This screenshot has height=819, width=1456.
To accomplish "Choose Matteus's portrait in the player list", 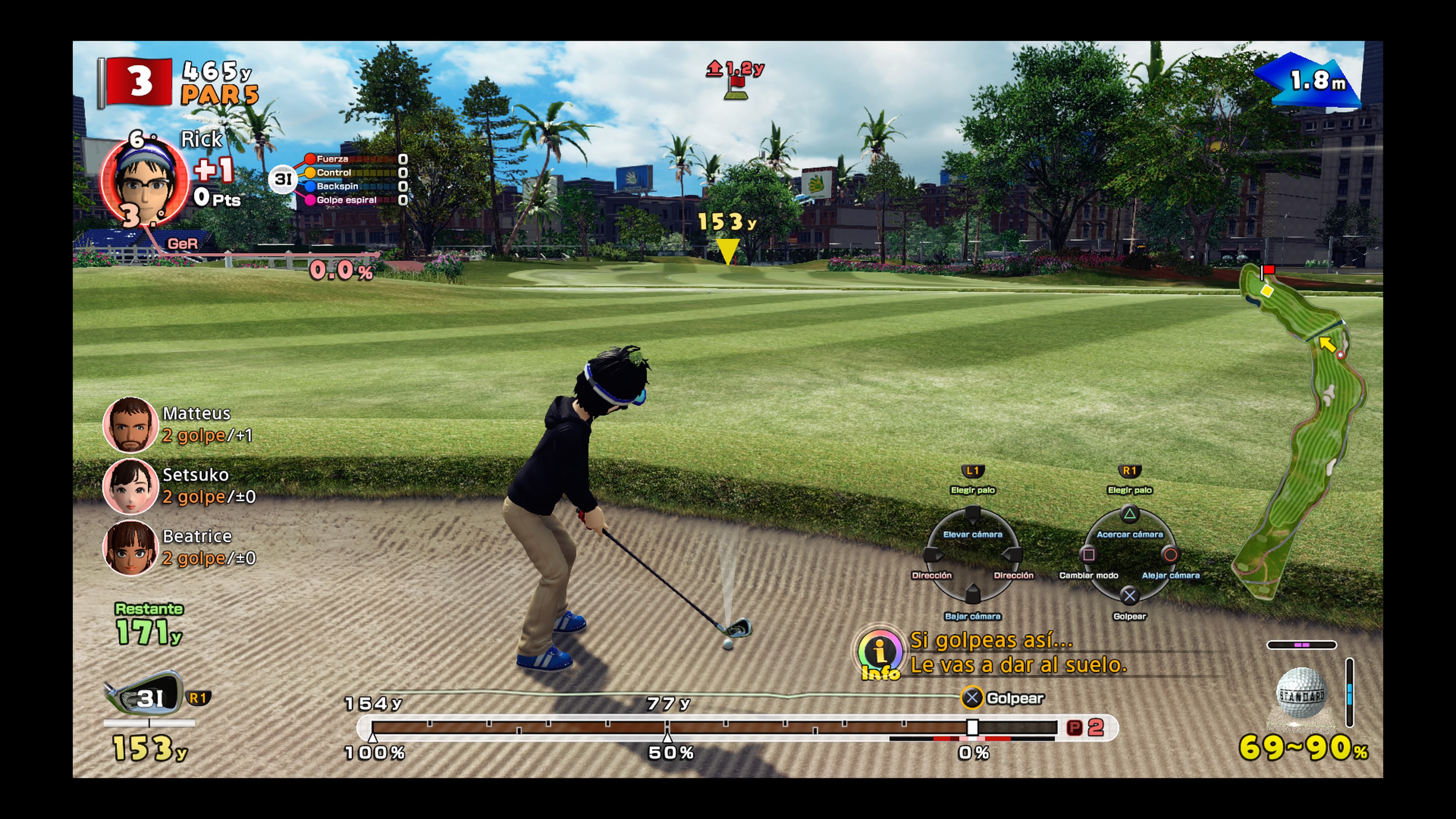I will click(x=130, y=425).
